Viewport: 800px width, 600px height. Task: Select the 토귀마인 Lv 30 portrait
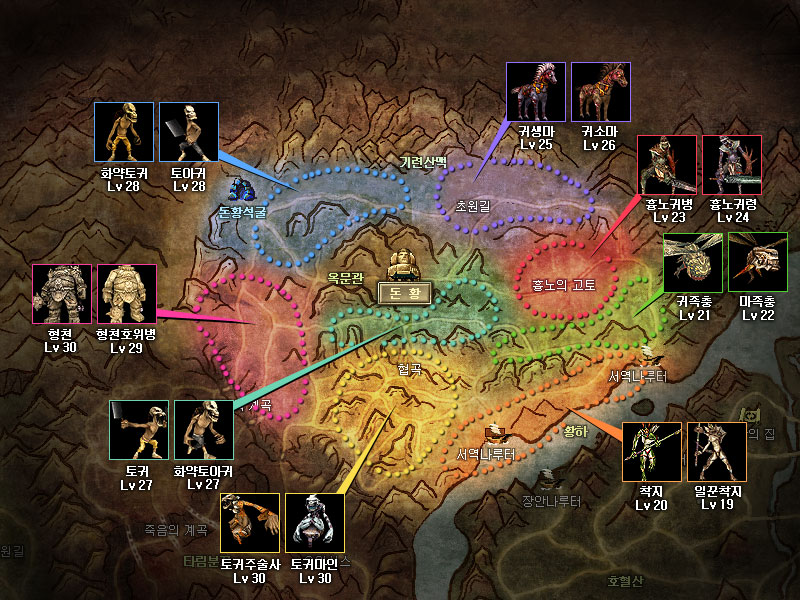click(x=315, y=523)
